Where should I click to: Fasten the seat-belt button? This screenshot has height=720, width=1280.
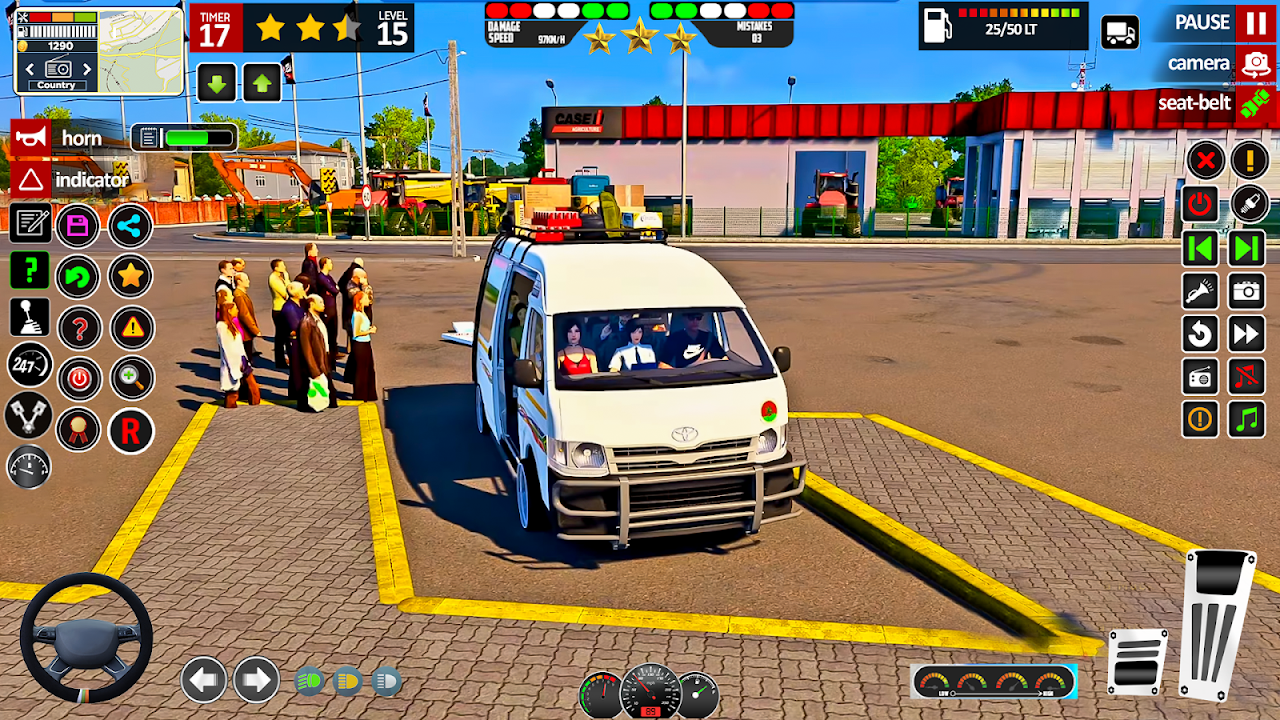pyautogui.click(x=1254, y=103)
